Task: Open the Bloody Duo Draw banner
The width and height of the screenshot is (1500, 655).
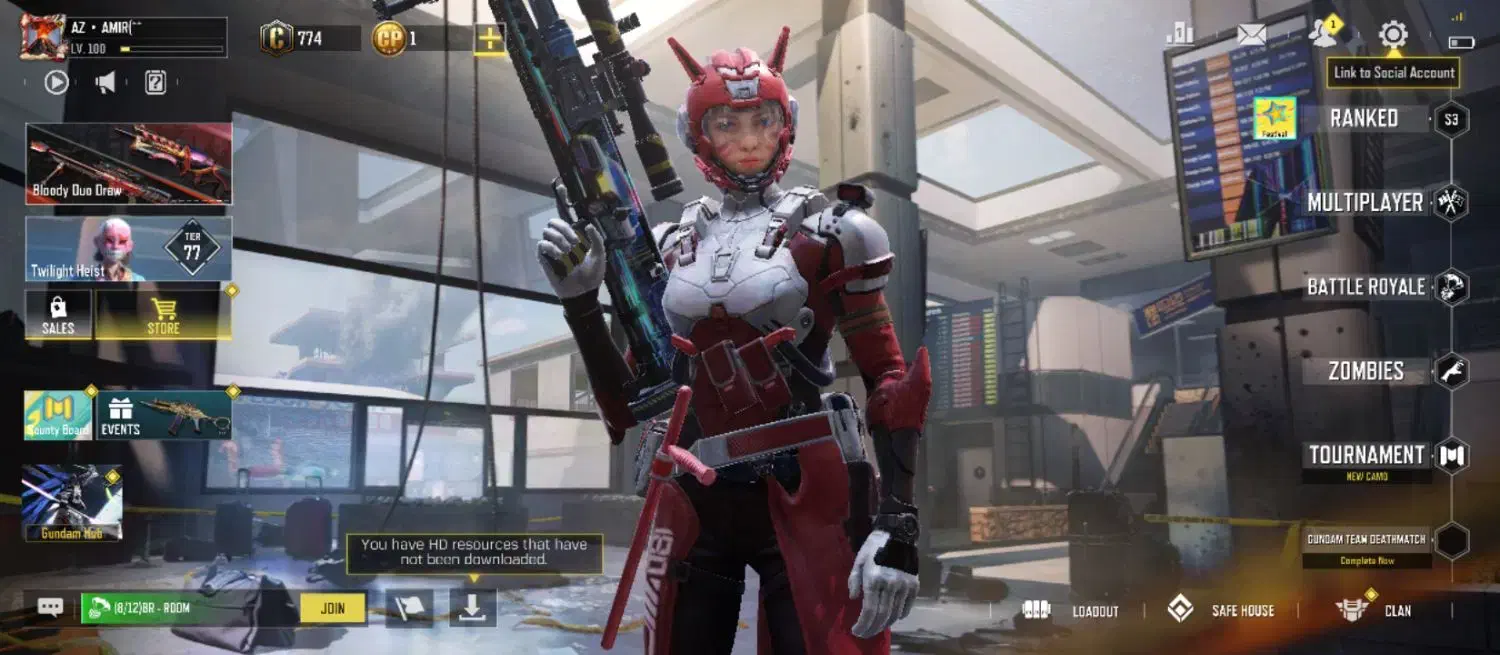Action: (x=129, y=164)
